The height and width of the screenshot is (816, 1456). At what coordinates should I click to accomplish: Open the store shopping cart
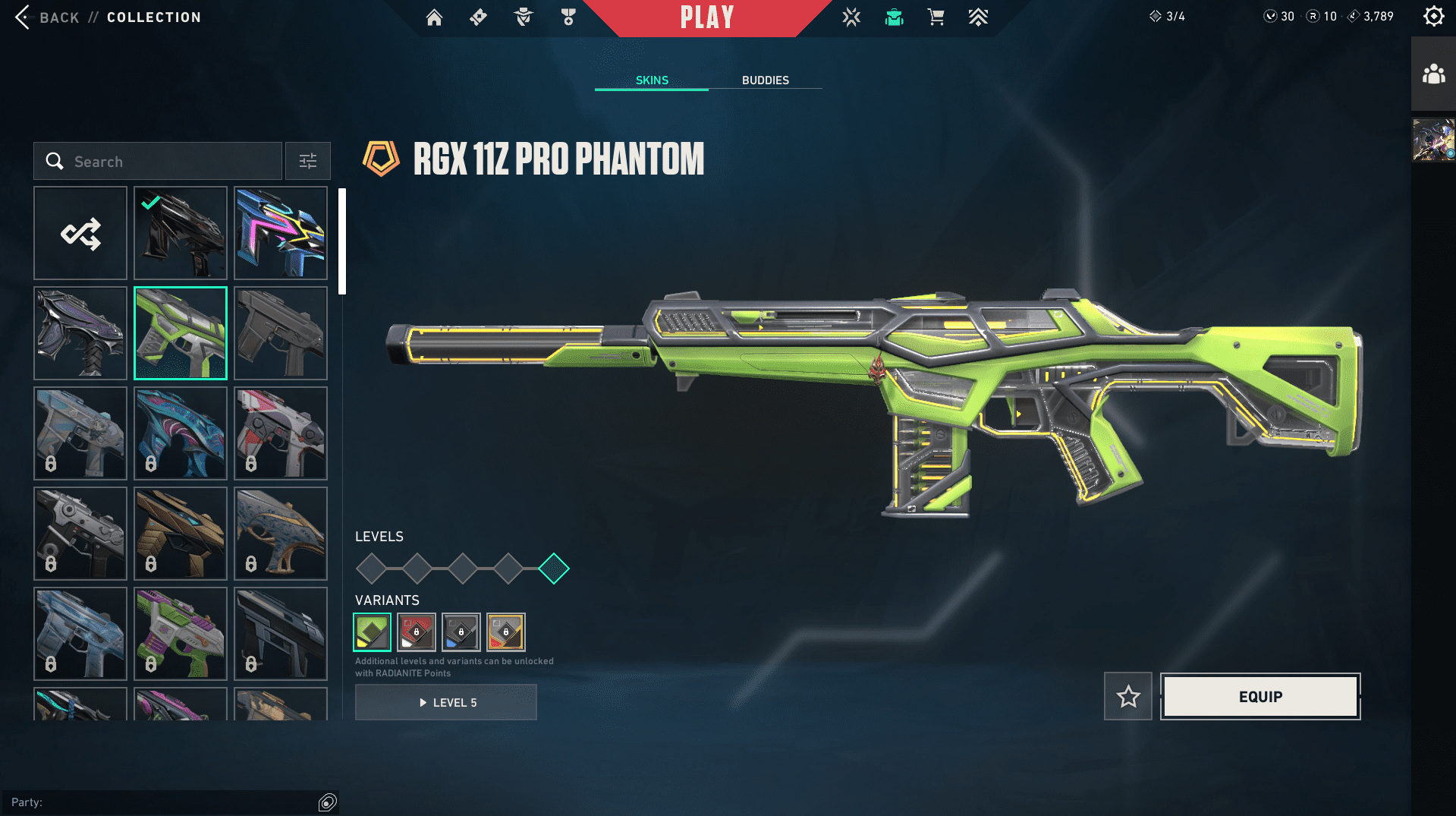[x=936, y=17]
